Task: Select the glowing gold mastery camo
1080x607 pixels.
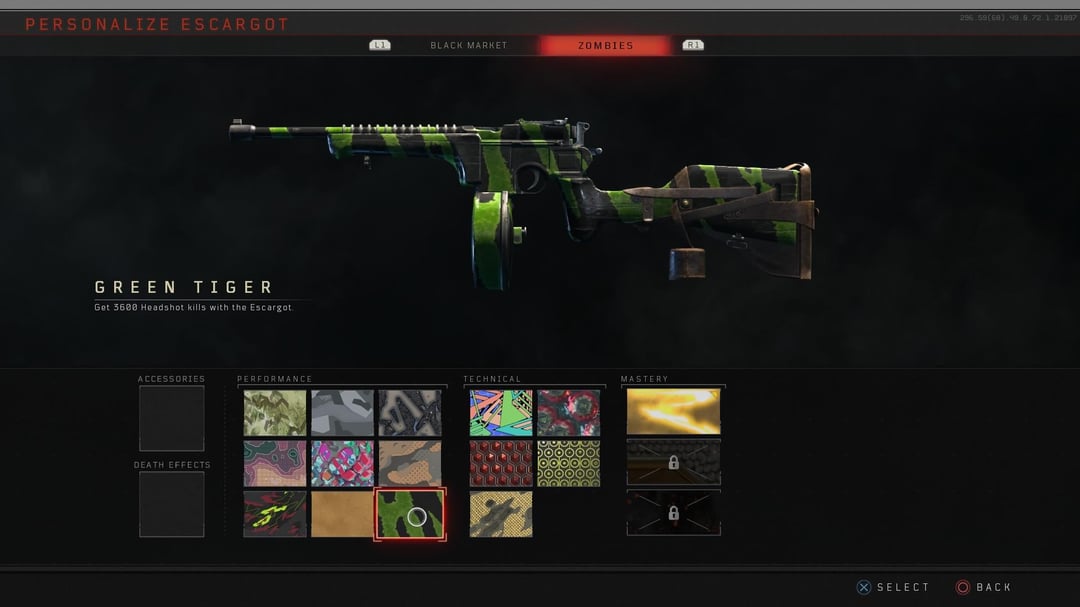Action: point(673,411)
